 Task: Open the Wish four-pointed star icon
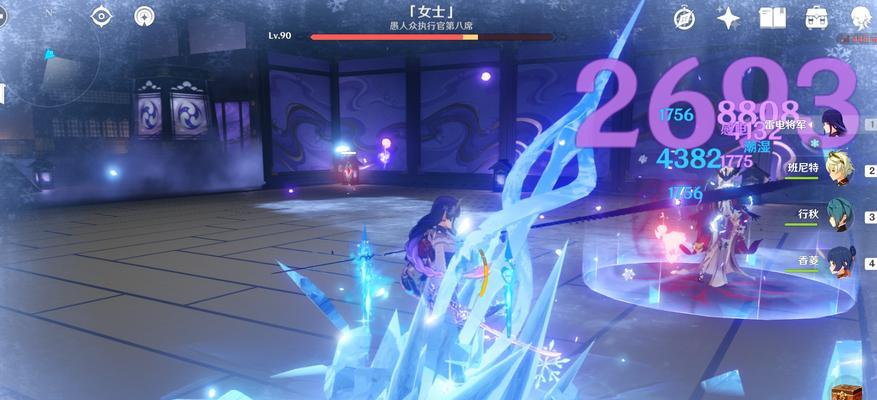[x=729, y=17]
